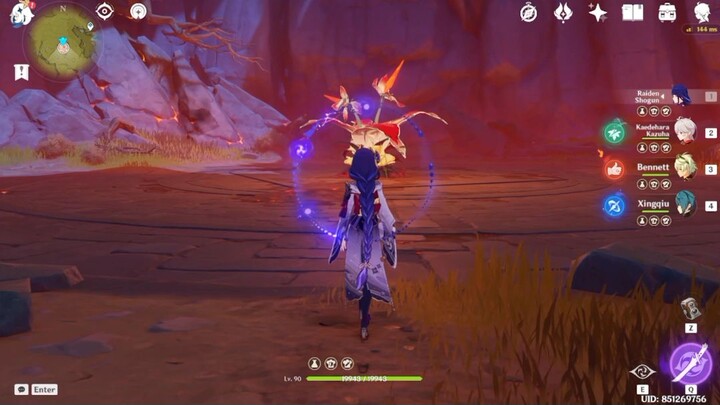Open the Events compass icon
Screen dimensions: 720x405
coord(529,12)
